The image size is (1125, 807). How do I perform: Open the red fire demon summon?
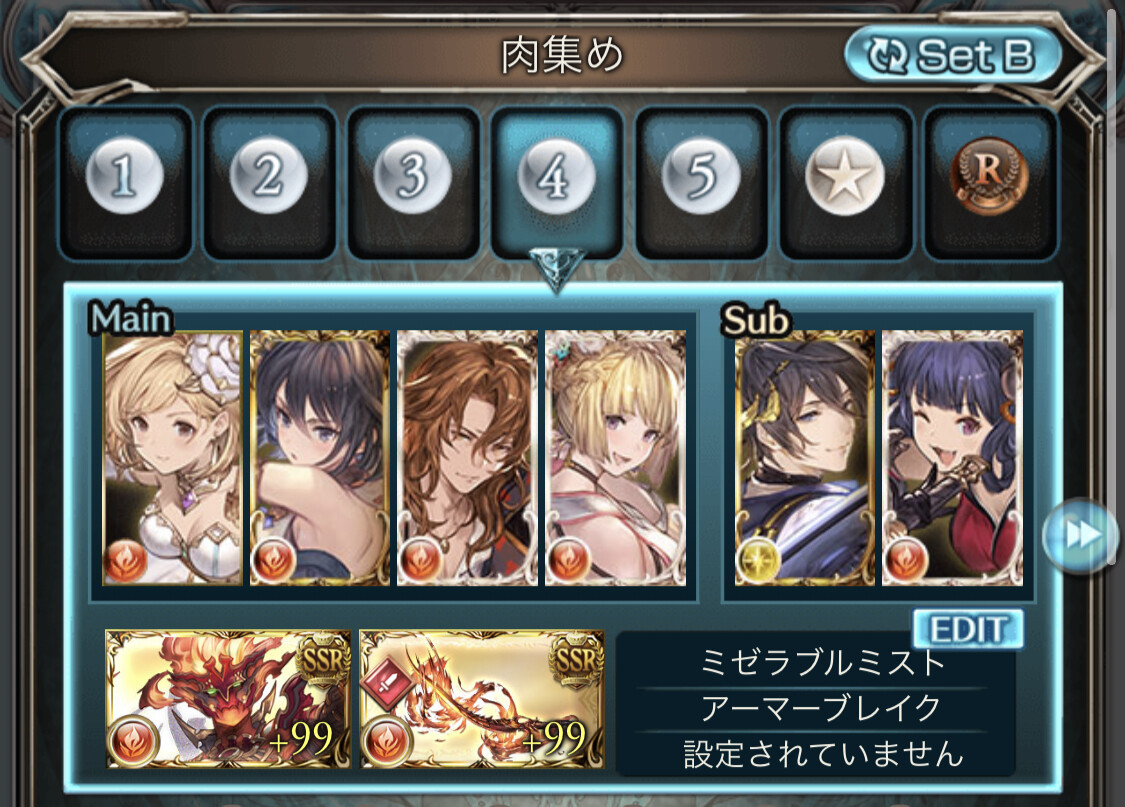click(x=229, y=698)
